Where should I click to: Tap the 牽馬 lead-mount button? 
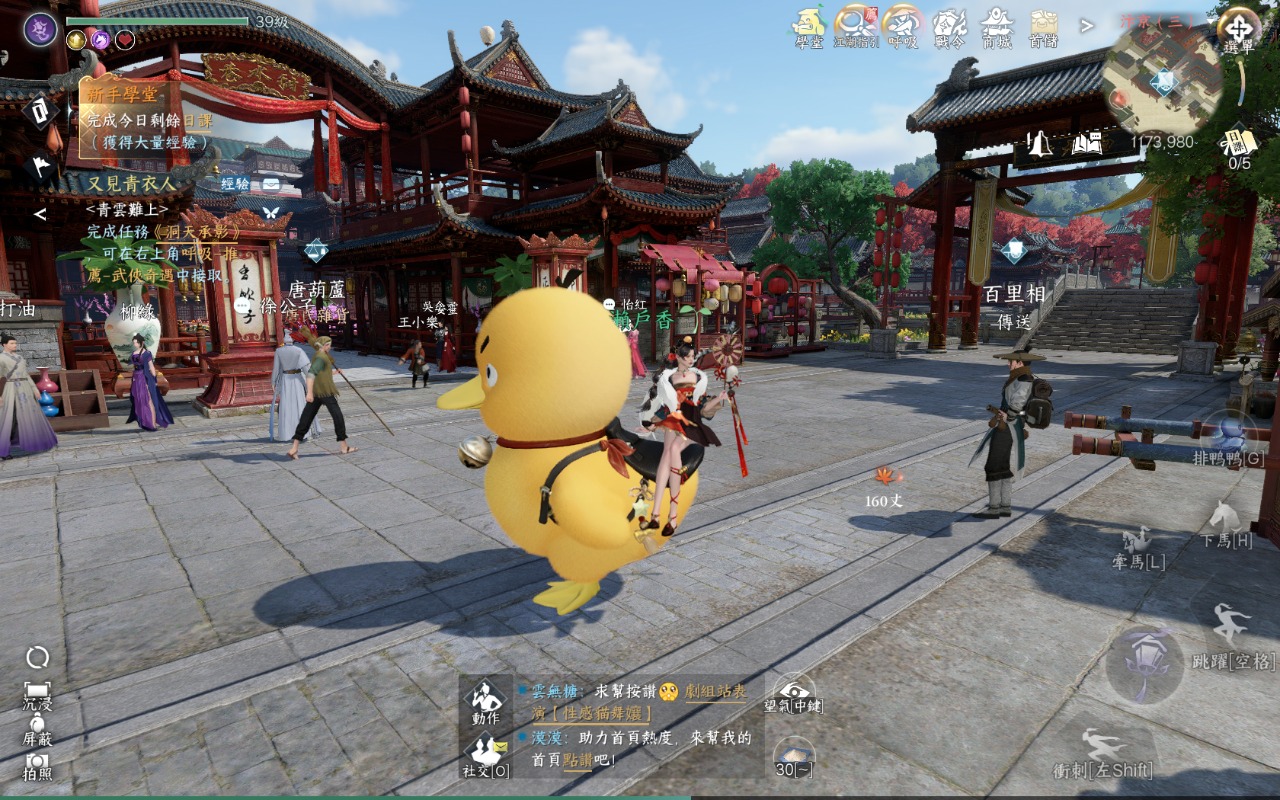pos(1138,547)
